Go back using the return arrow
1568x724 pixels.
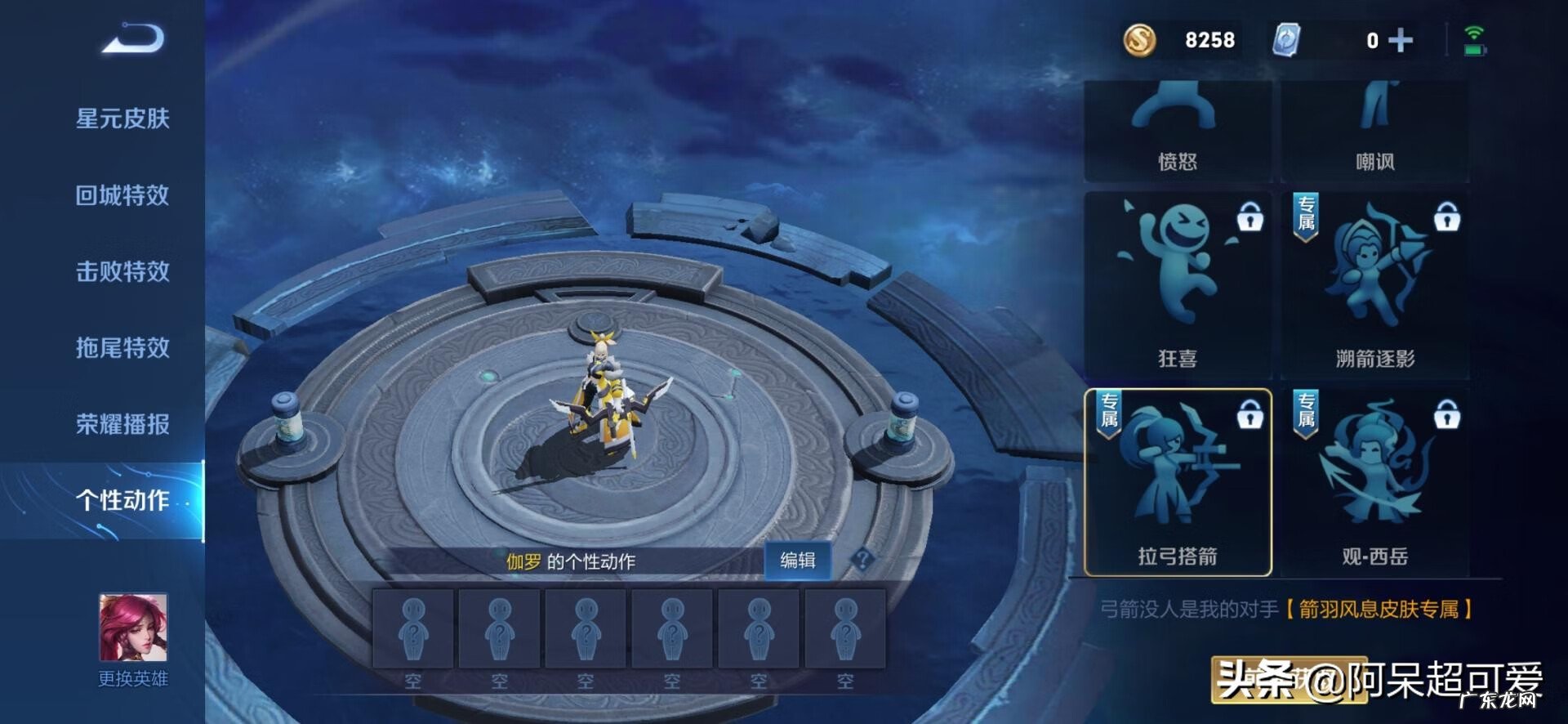coord(133,38)
